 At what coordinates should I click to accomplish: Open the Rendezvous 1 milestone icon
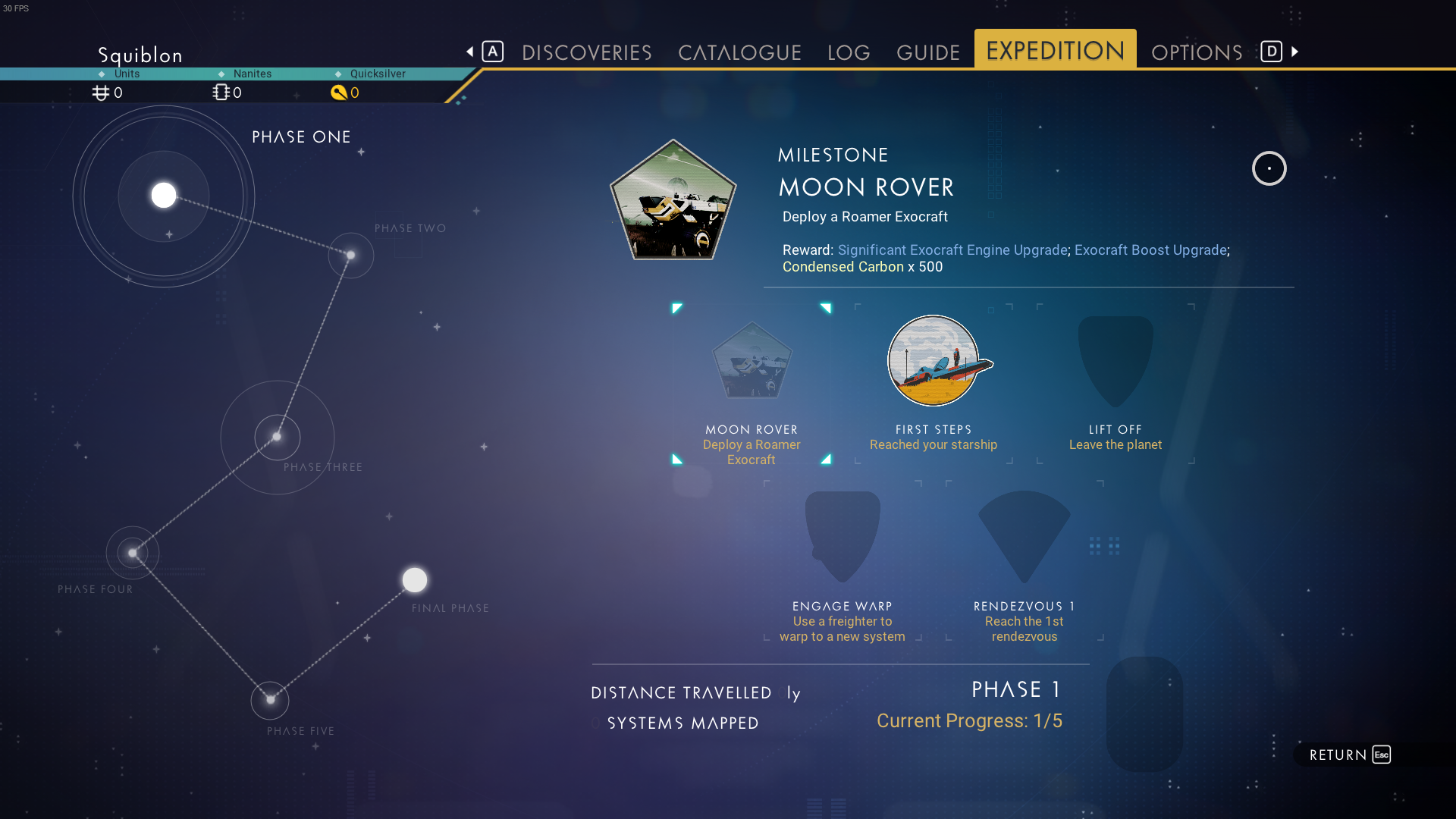point(1023,536)
